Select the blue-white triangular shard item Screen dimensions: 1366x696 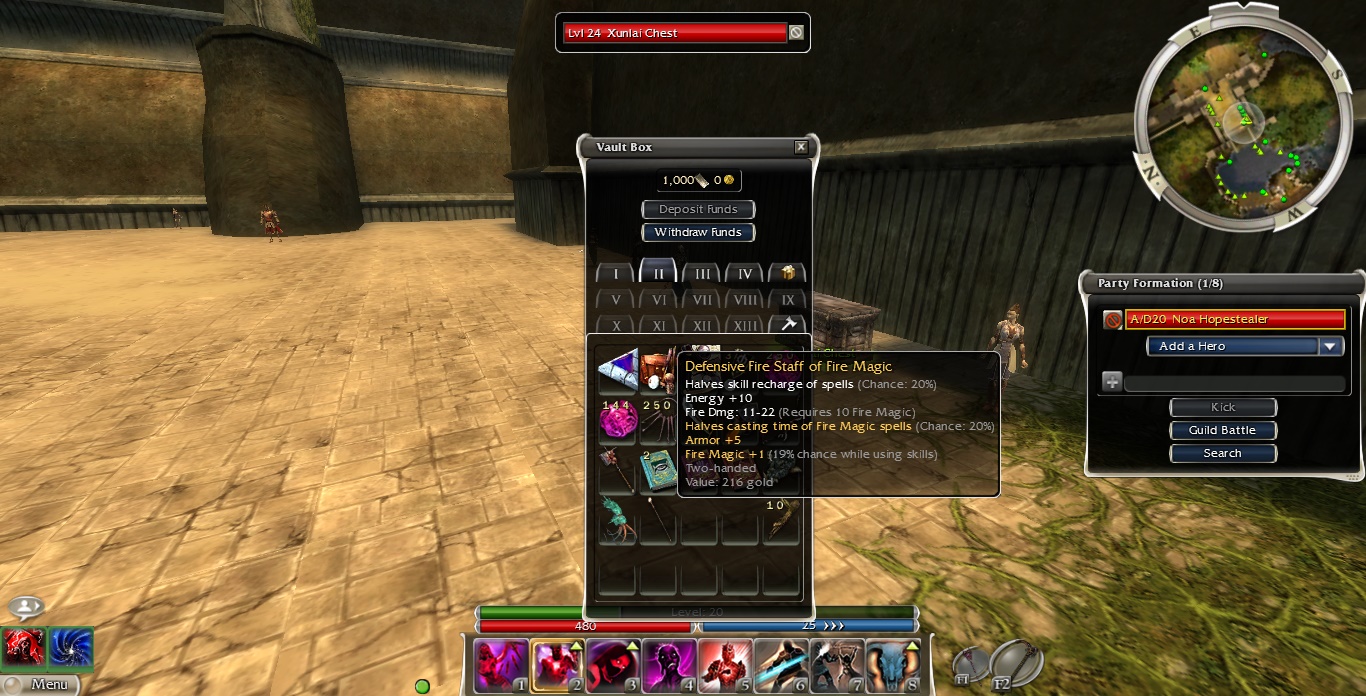point(617,369)
